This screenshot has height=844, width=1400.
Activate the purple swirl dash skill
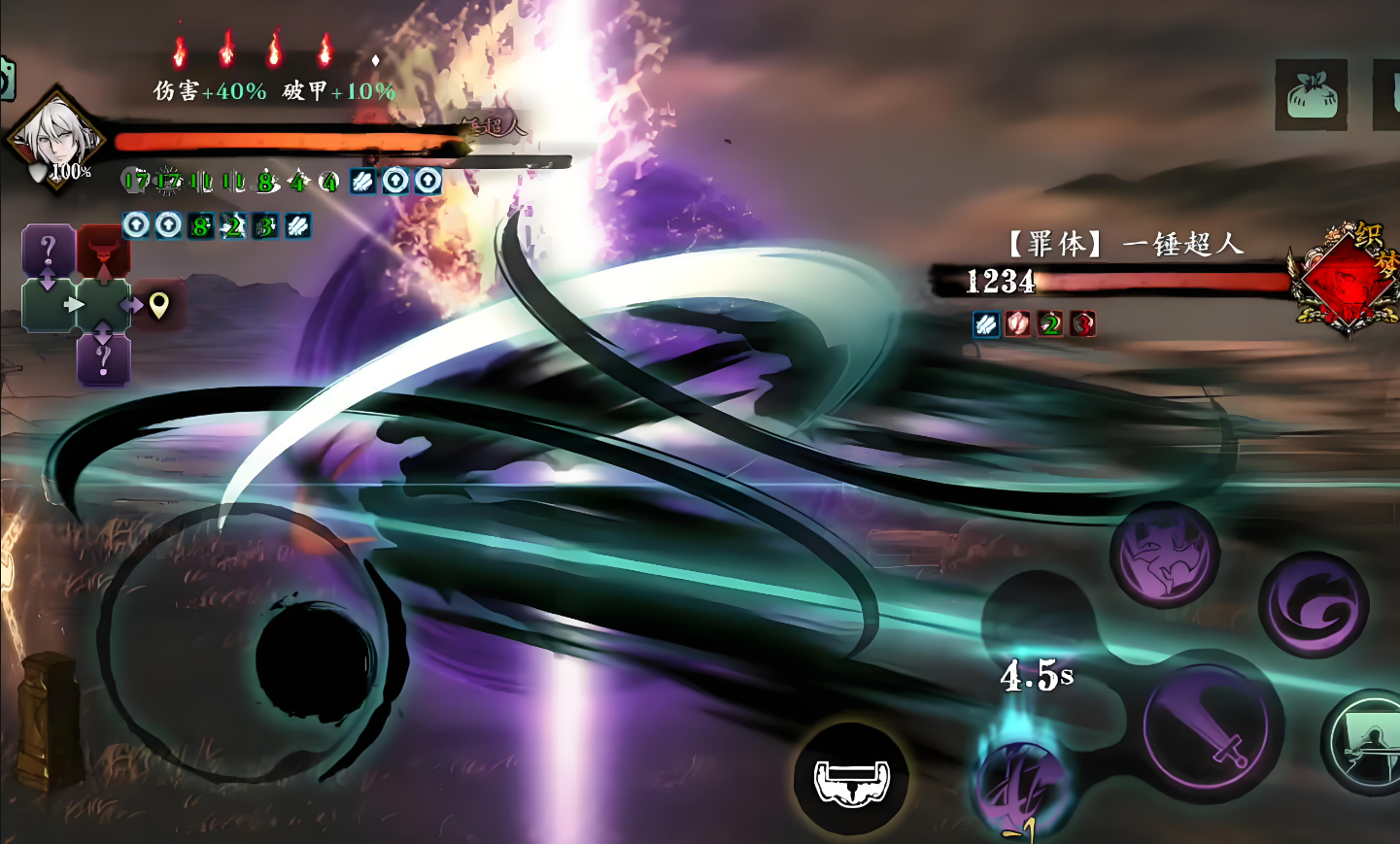pos(1314,606)
